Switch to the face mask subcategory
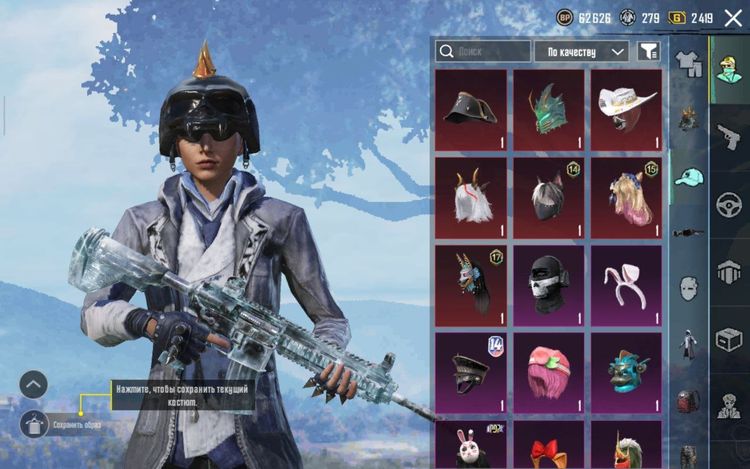This screenshot has height=469, width=750. [x=687, y=289]
